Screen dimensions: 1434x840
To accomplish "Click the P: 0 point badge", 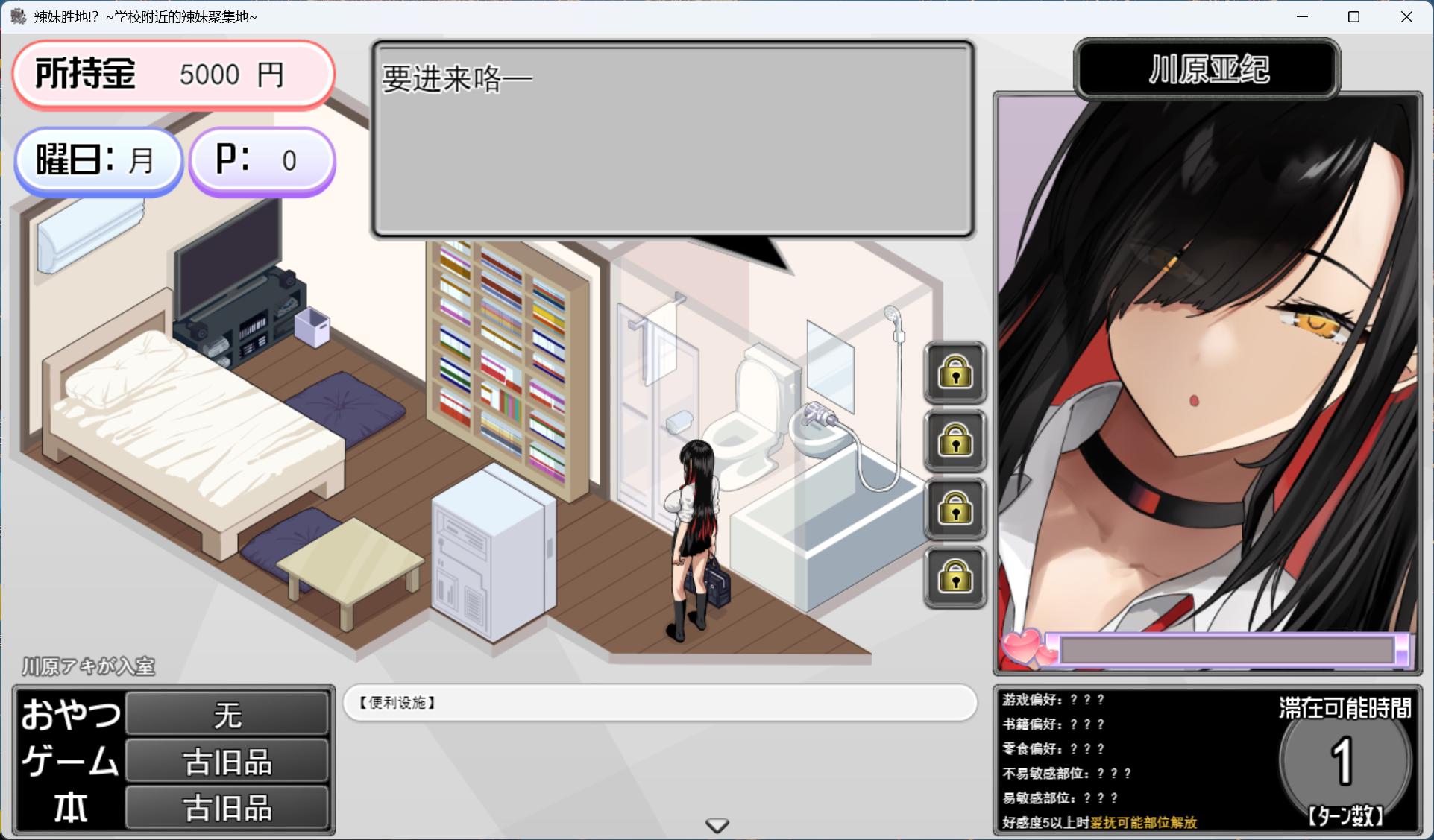I will (x=262, y=160).
